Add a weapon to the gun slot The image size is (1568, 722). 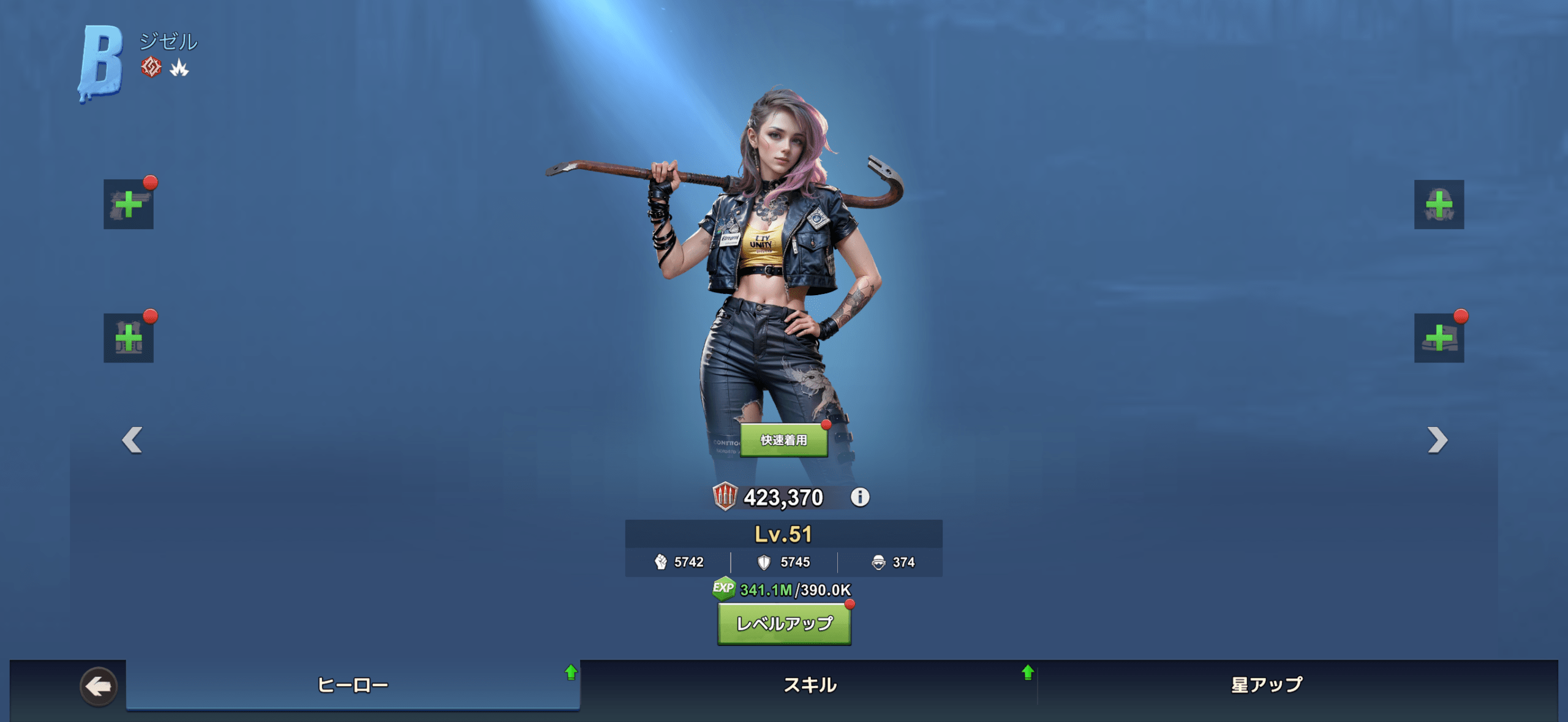(128, 205)
